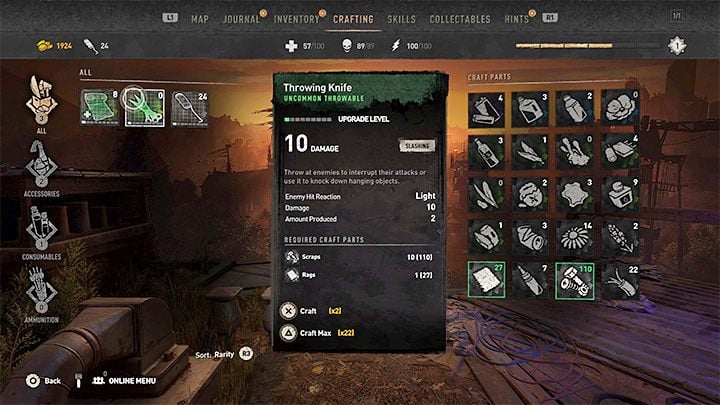This screenshot has height=405, width=720.
Task: Show the Skills tab
Action: pyautogui.click(x=401, y=19)
